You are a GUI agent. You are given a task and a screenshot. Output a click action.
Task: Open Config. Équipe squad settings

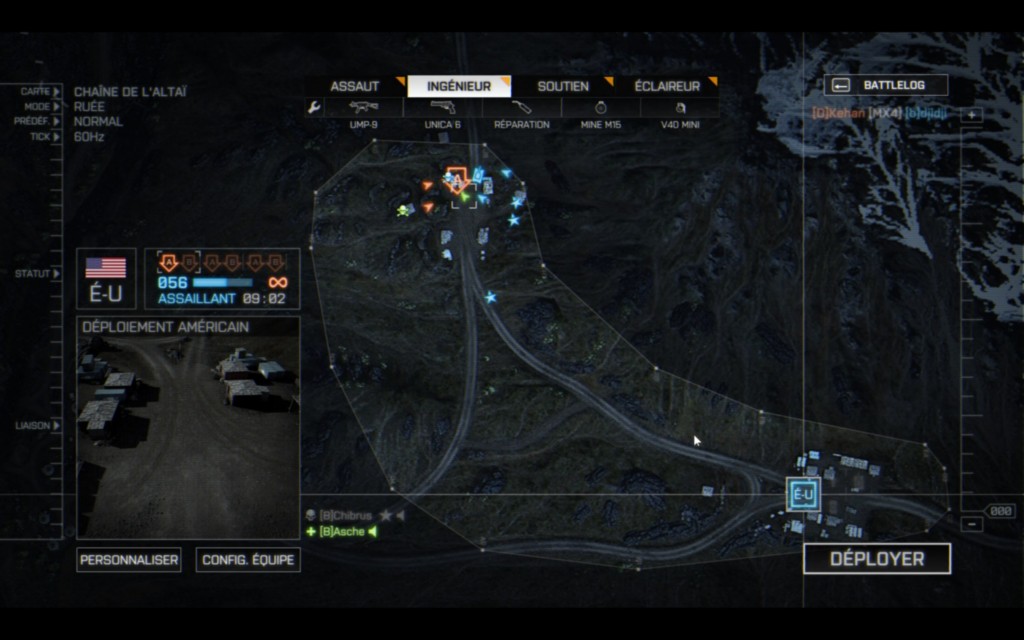(x=248, y=560)
